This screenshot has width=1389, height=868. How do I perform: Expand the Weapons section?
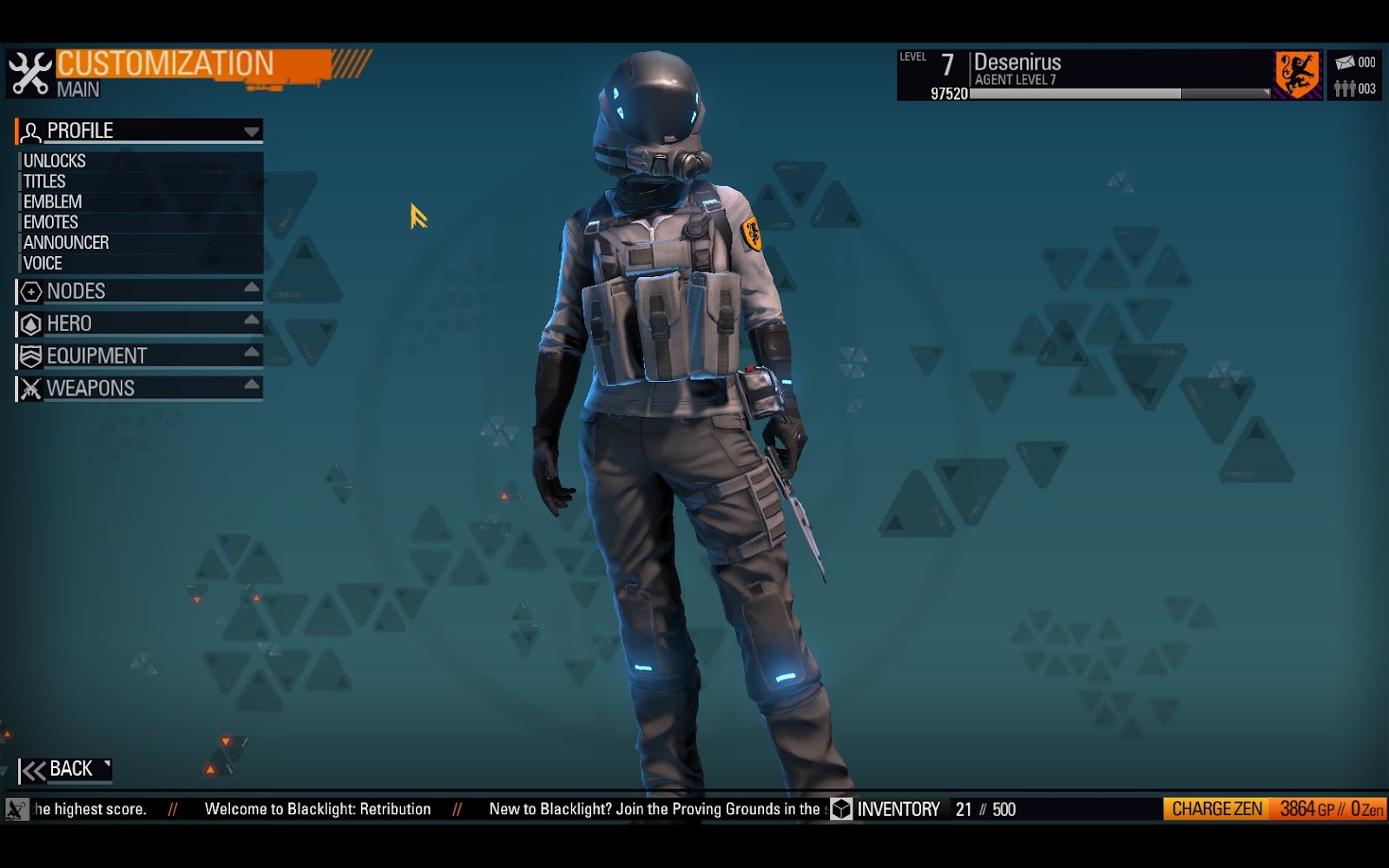pos(250,384)
